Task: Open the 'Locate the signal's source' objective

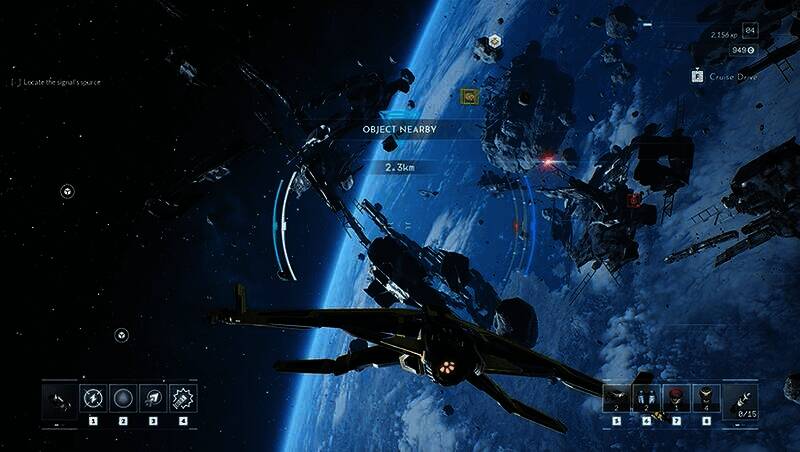Action: coord(56,82)
